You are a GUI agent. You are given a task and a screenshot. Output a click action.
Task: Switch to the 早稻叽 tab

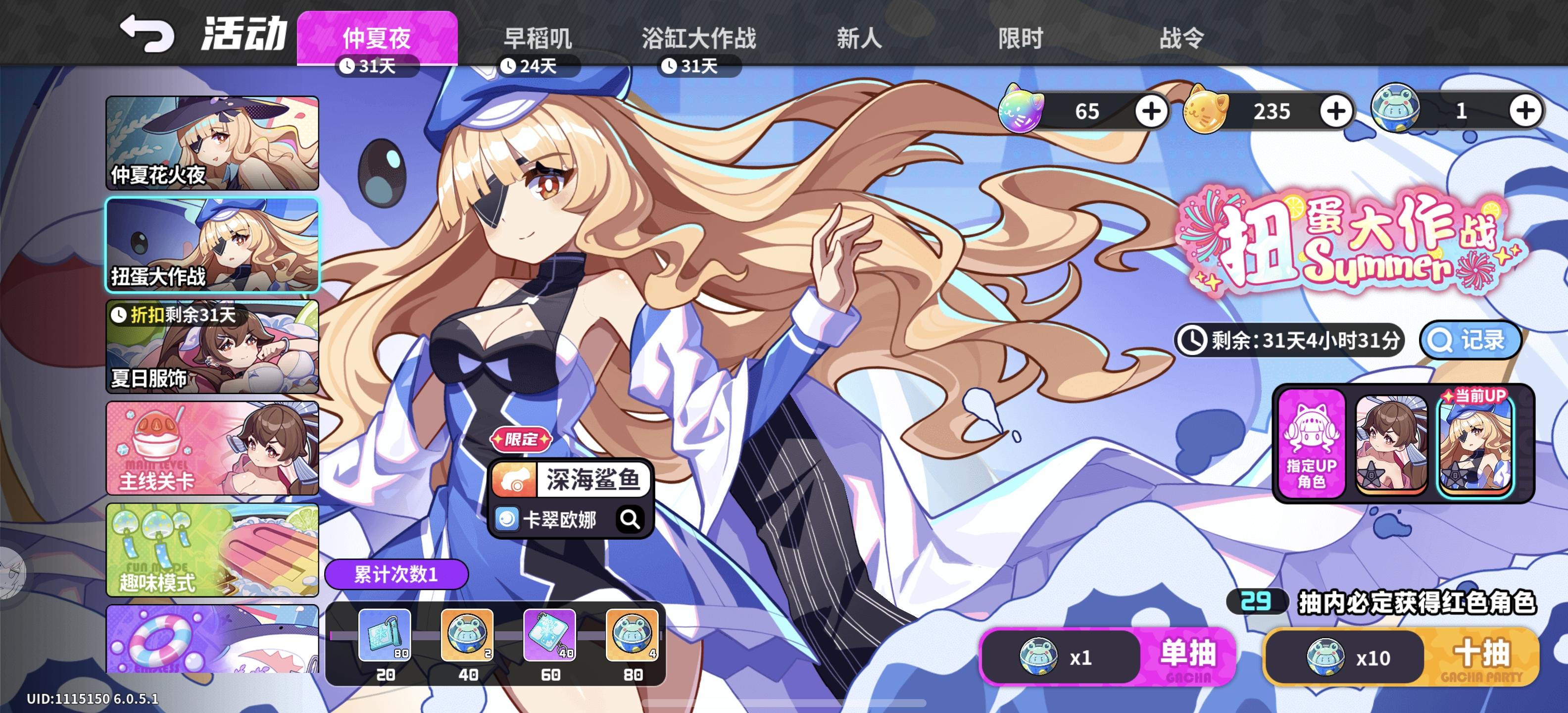pyautogui.click(x=538, y=38)
